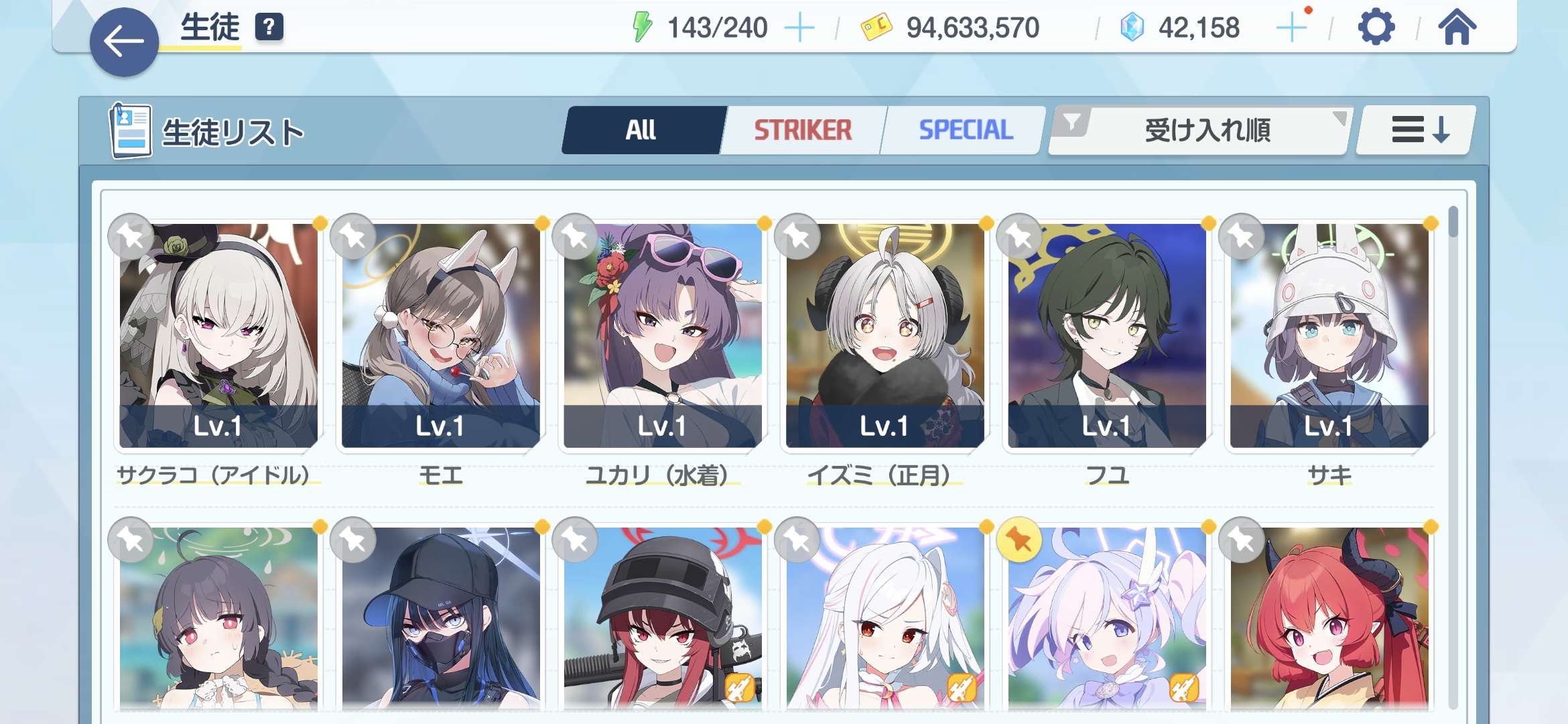Open the help question mark icon
Viewport: 1568px width, 724px height.
click(269, 27)
